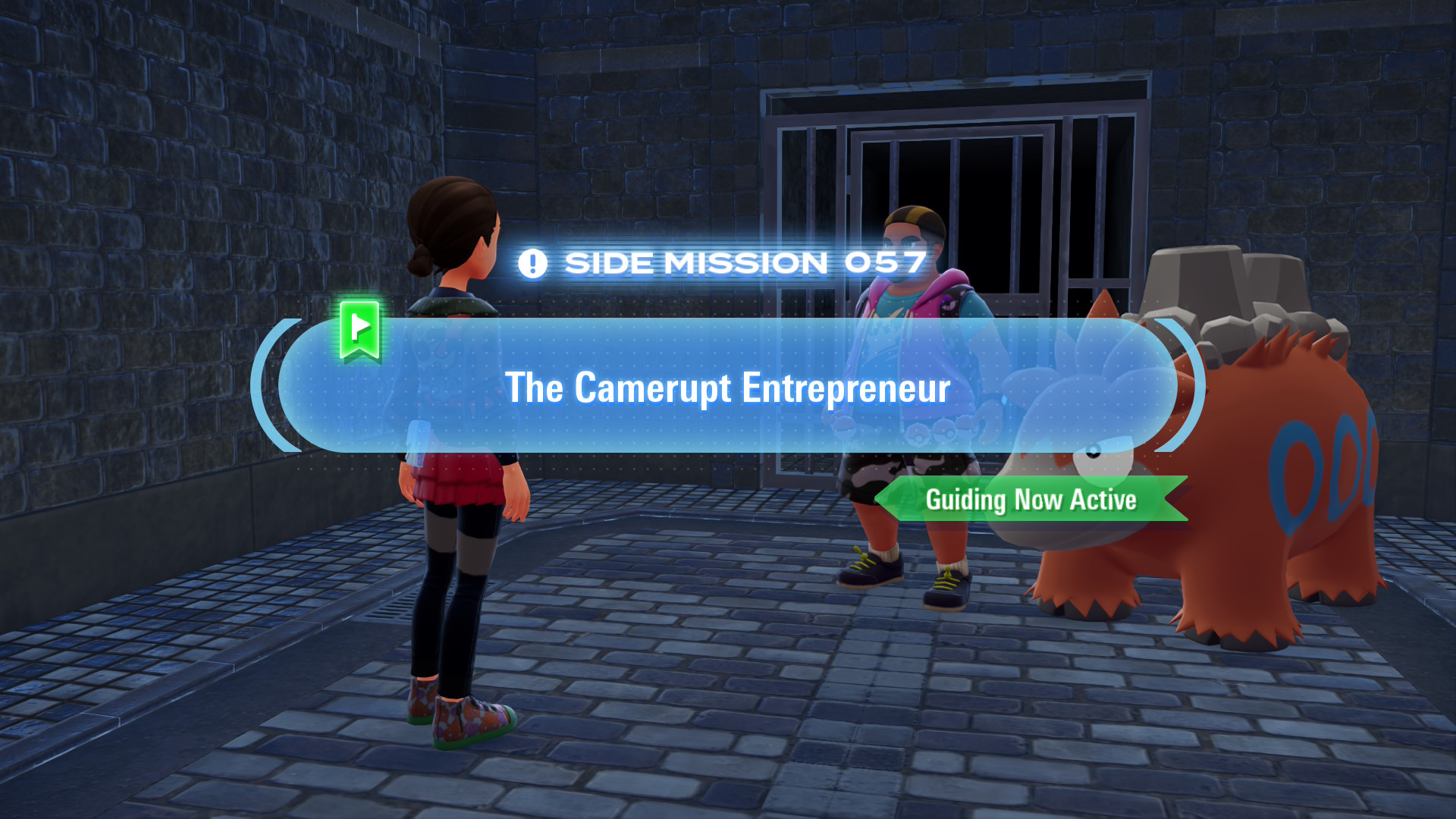Toggle guiding via the green notification banner
This screenshot has width=1456, height=819.
1031,500
